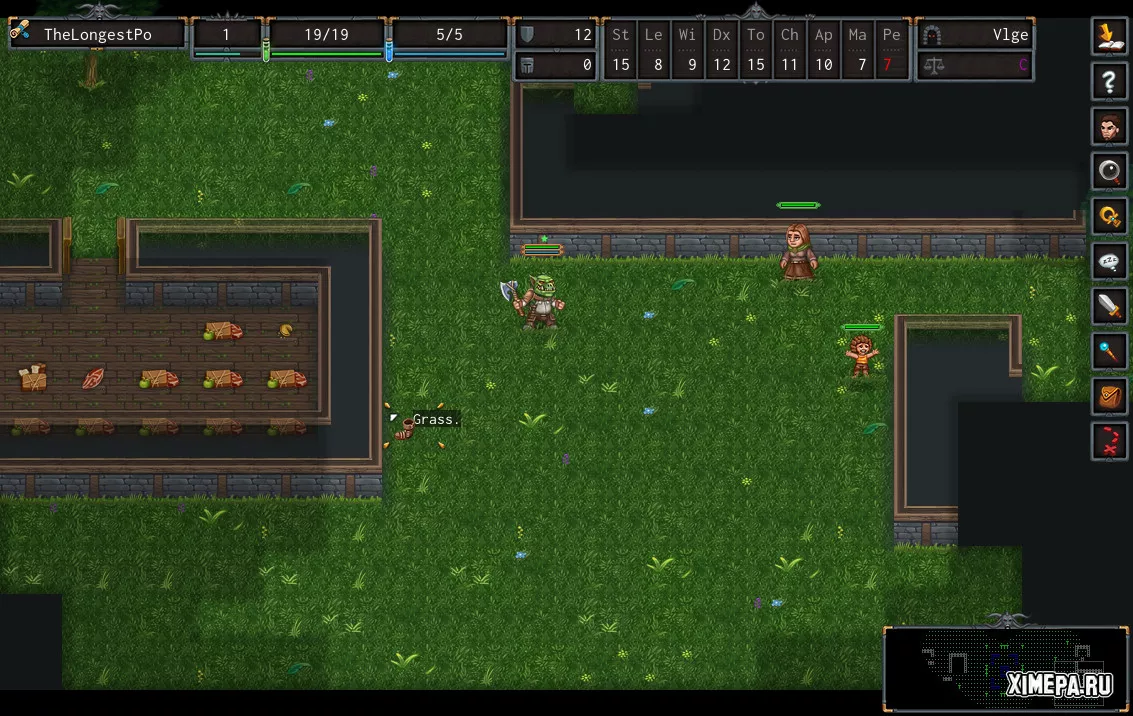Open the red X treasure map

(1109, 441)
